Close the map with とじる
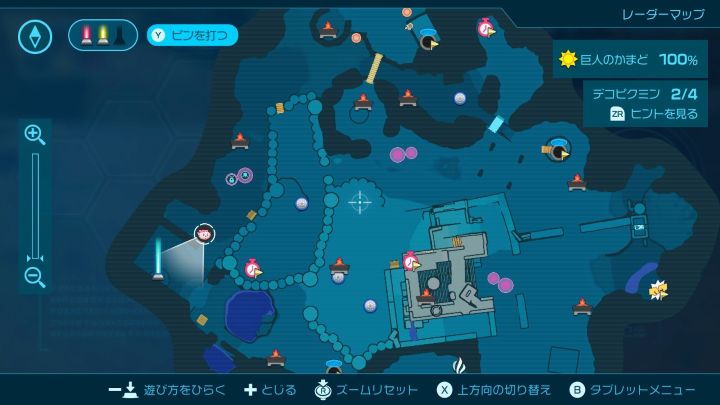This screenshot has width=720, height=405. pyautogui.click(x=271, y=389)
